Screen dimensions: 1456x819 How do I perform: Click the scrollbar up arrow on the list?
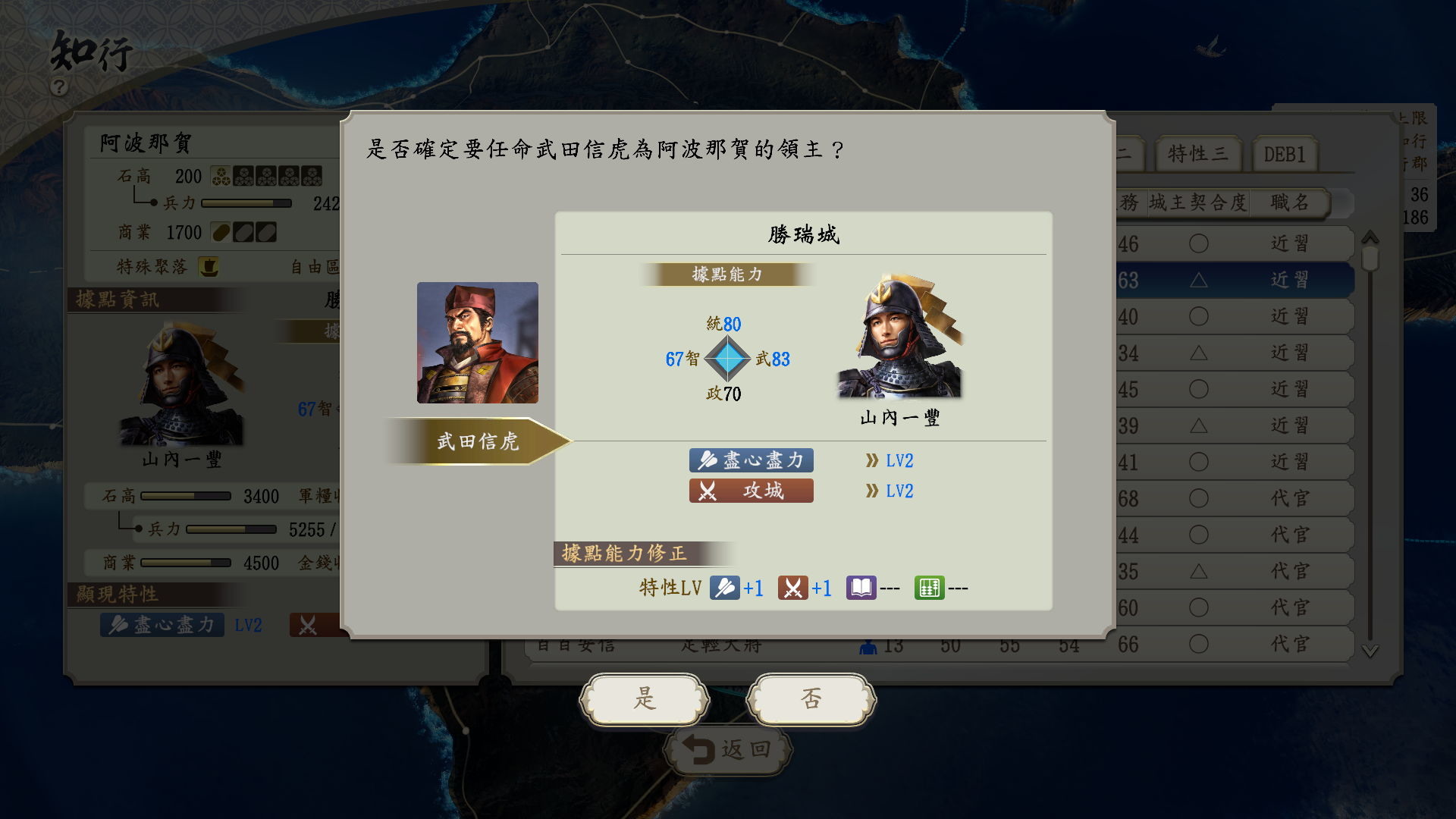1369,237
